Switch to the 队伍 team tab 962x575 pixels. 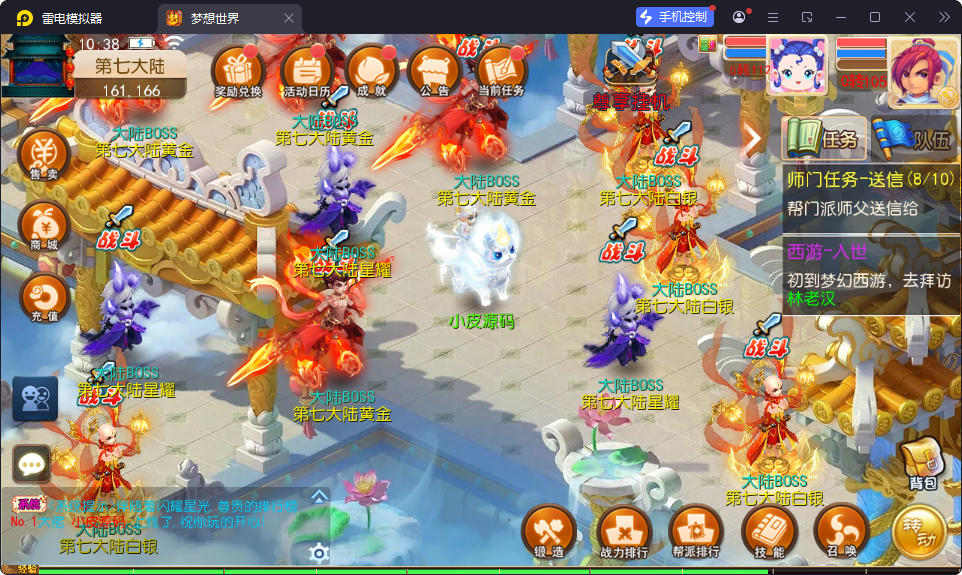(x=913, y=139)
